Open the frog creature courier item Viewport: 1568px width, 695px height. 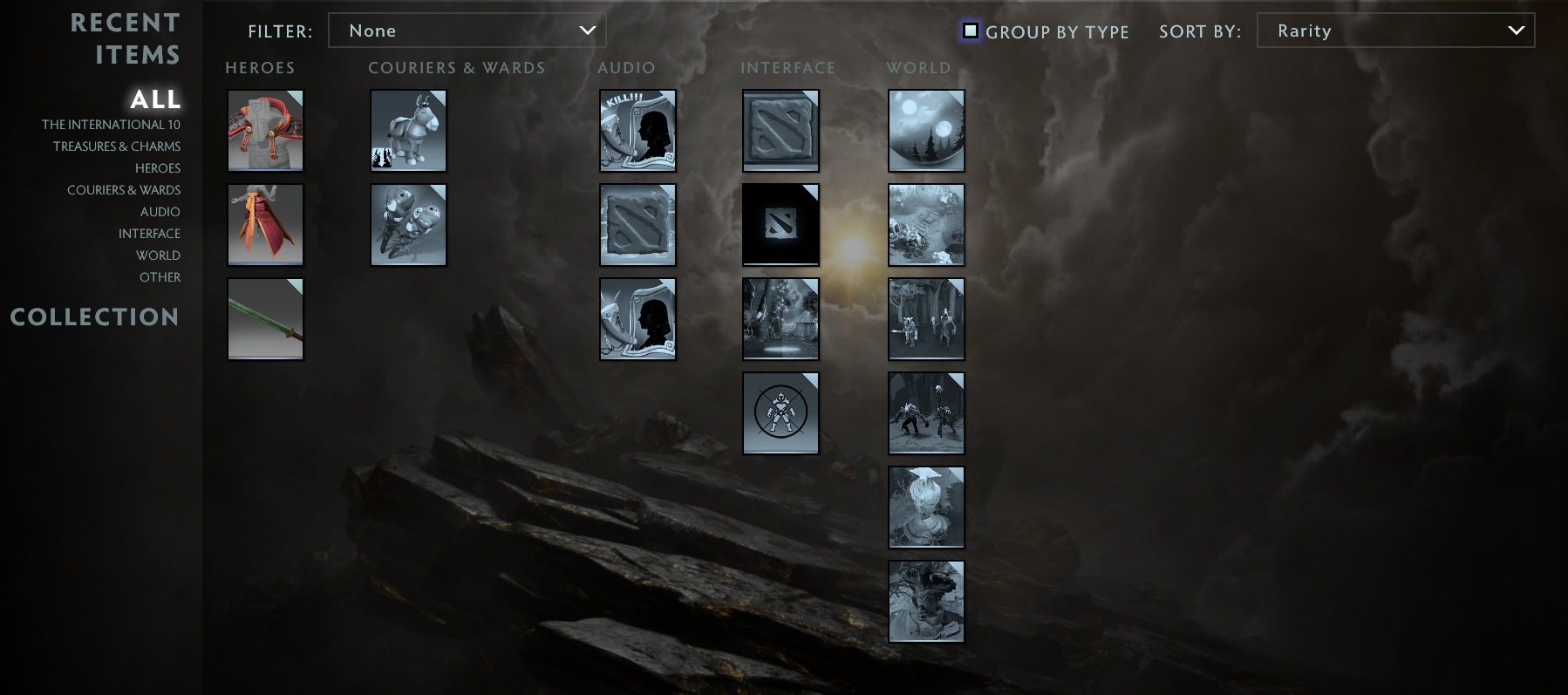(408, 224)
